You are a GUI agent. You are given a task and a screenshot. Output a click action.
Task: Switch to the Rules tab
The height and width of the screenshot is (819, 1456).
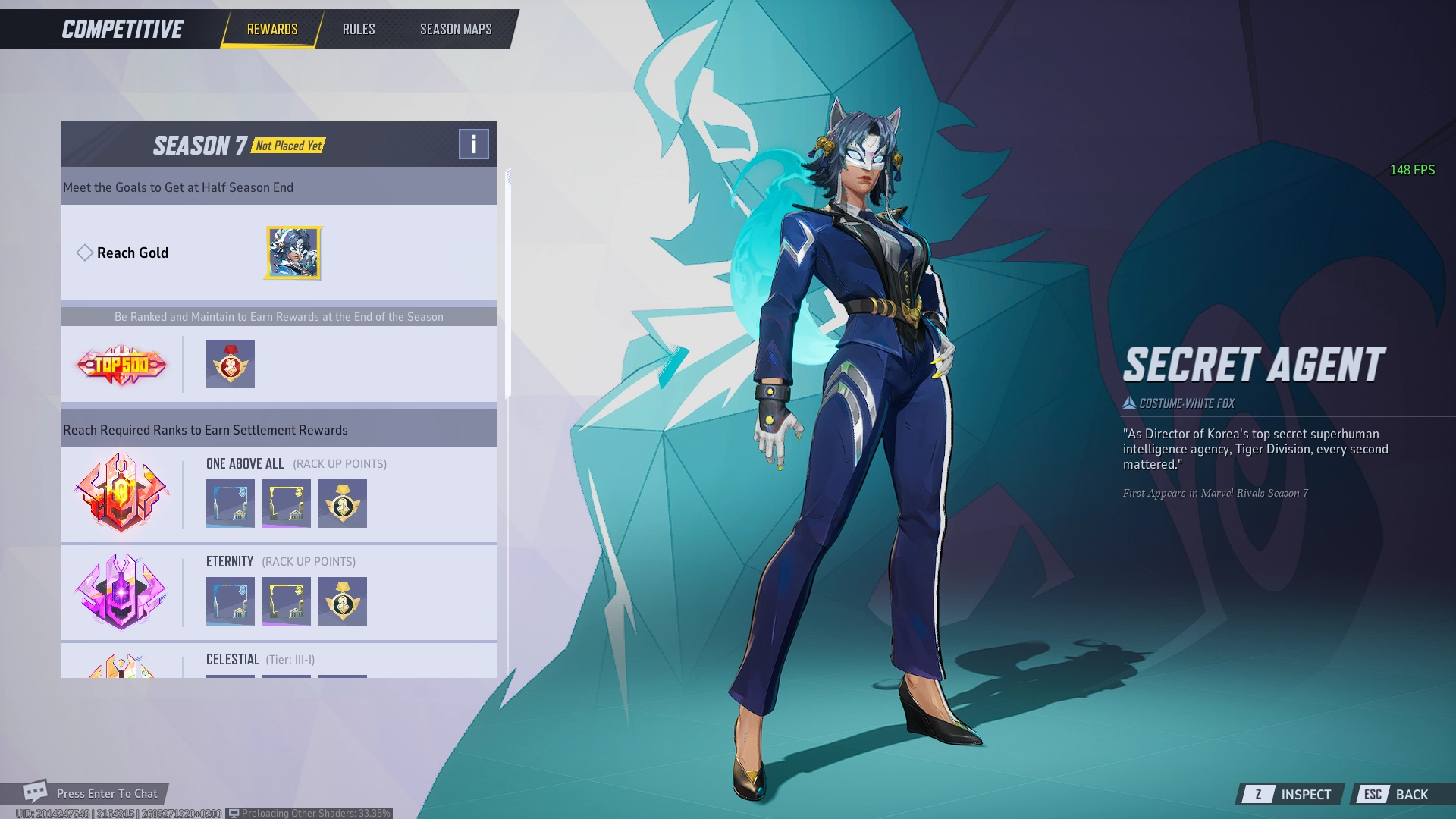coord(359,29)
